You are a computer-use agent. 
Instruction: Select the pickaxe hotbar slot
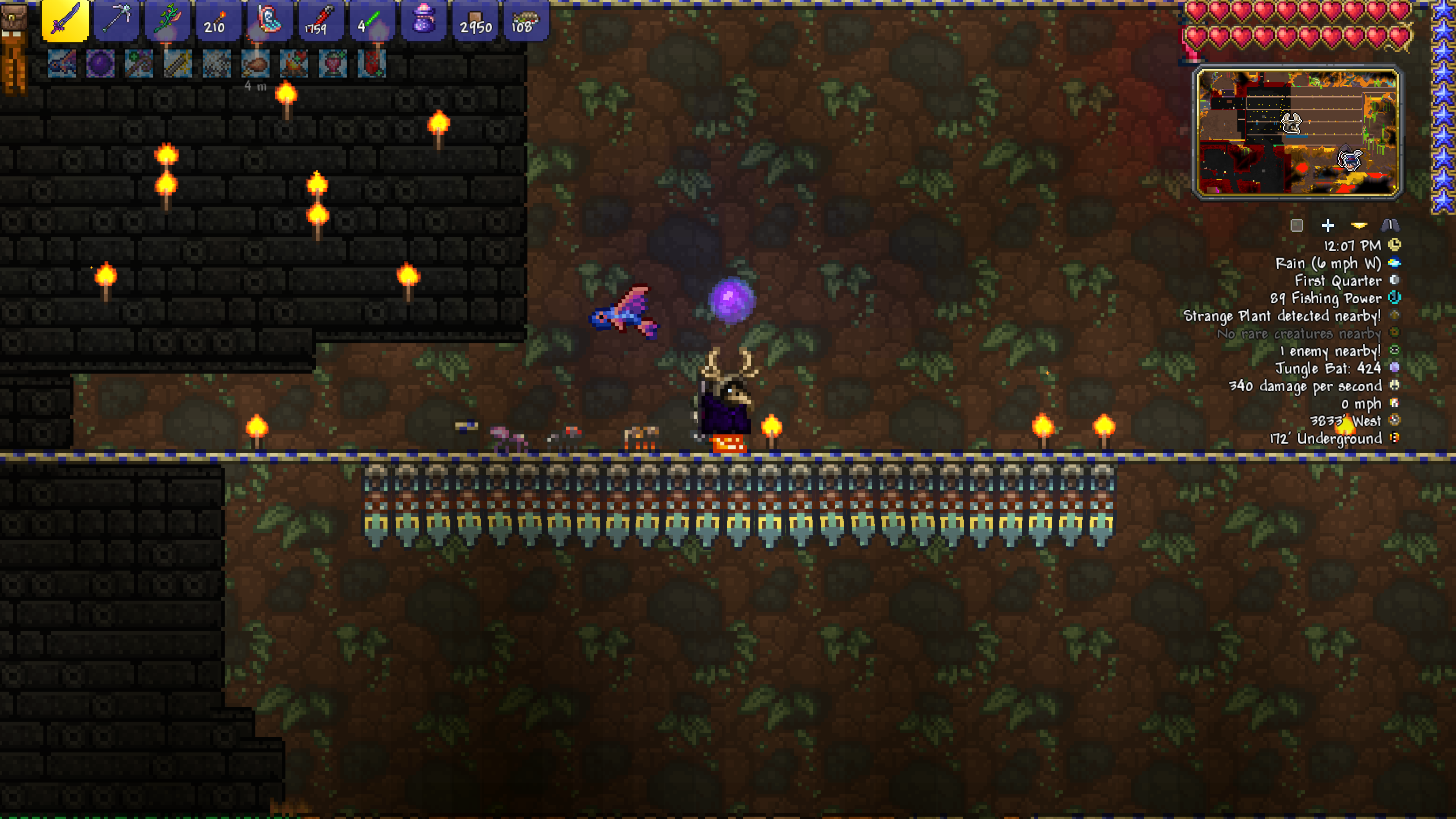(x=116, y=21)
